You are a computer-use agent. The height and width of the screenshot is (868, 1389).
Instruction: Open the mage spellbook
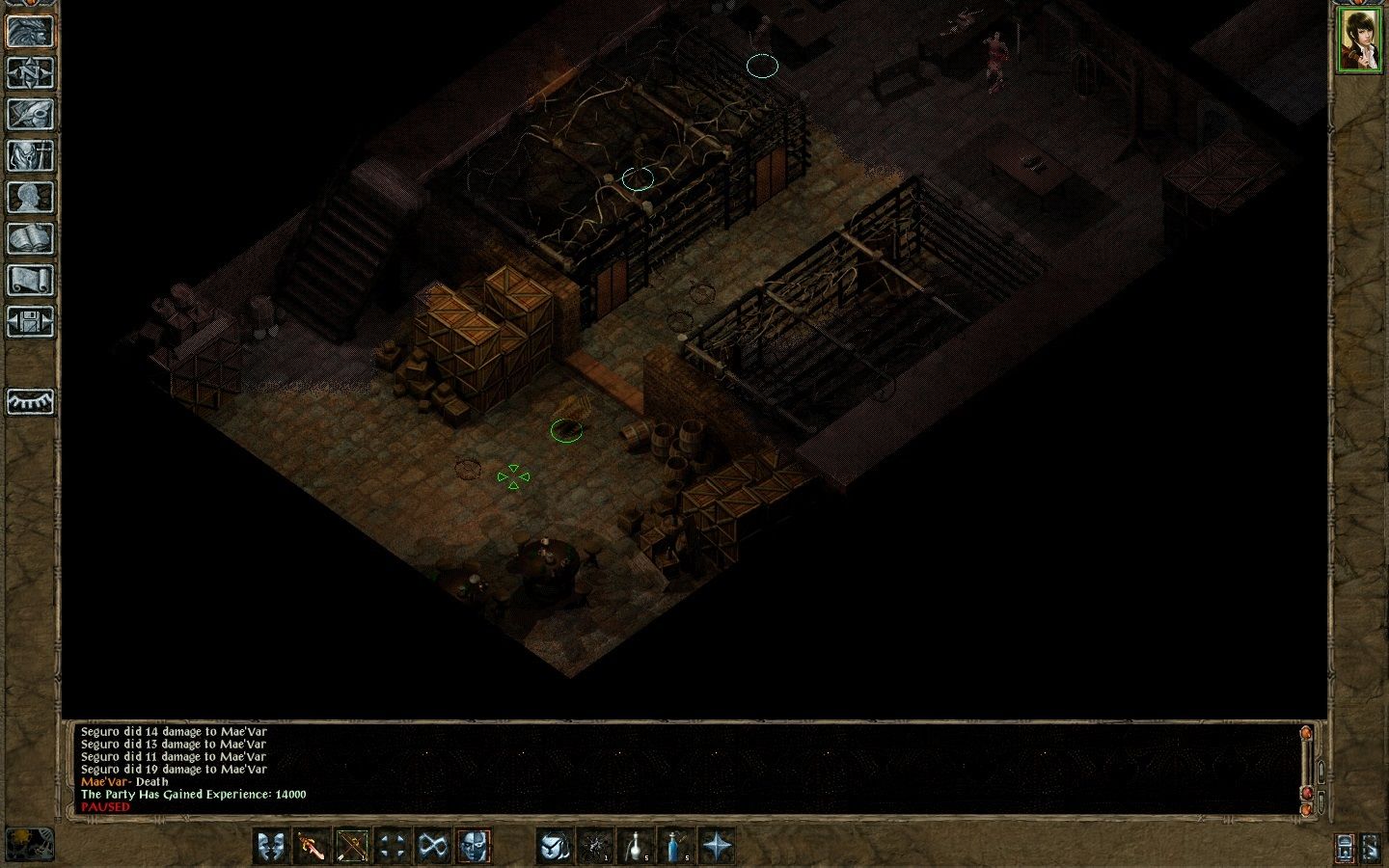pyautogui.click(x=30, y=238)
